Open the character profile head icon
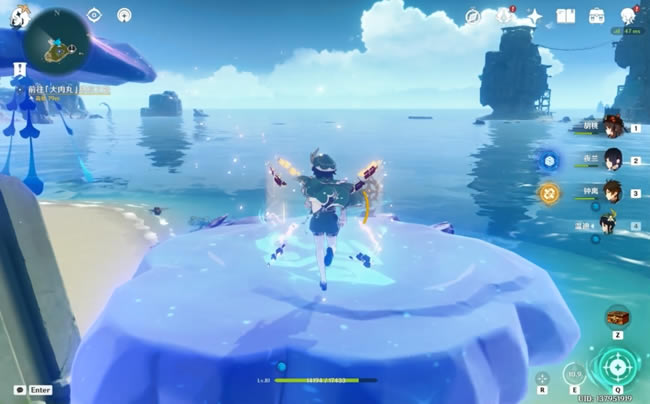This screenshot has height=404, width=650. coord(628,16)
